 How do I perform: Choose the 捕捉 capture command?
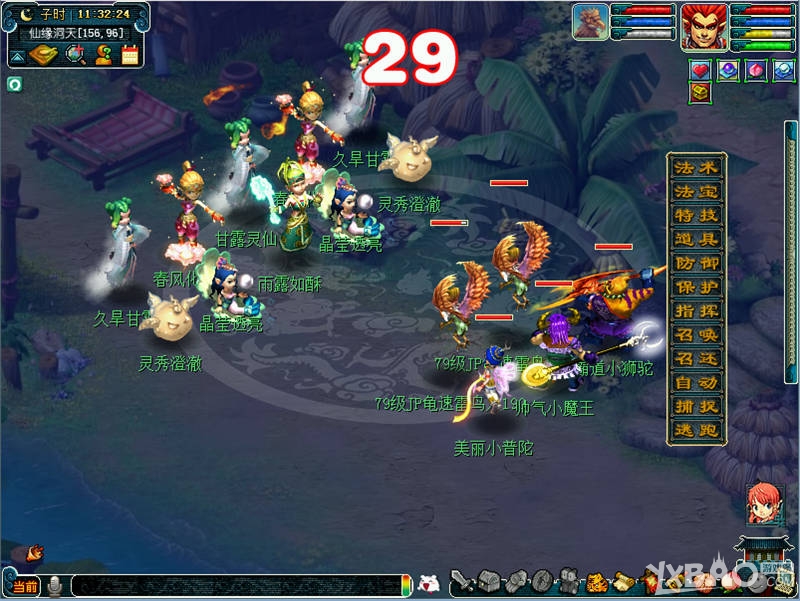pos(695,408)
